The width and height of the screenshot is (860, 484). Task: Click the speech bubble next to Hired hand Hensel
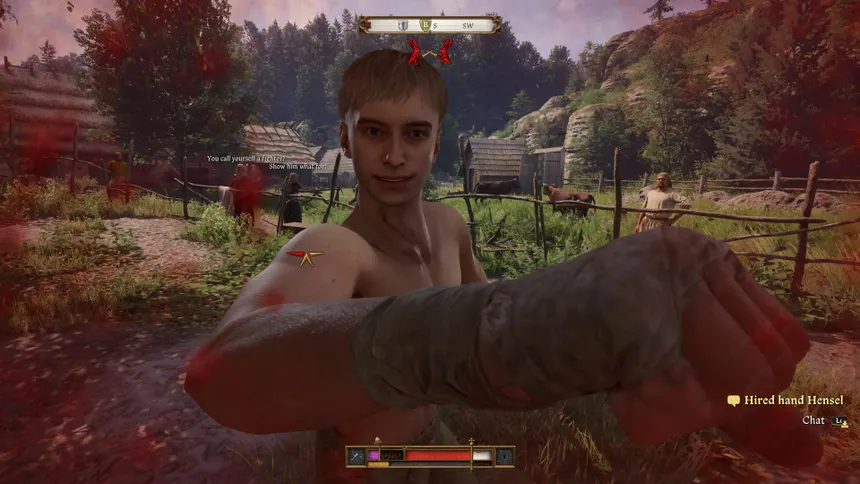pyautogui.click(x=733, y=401)
